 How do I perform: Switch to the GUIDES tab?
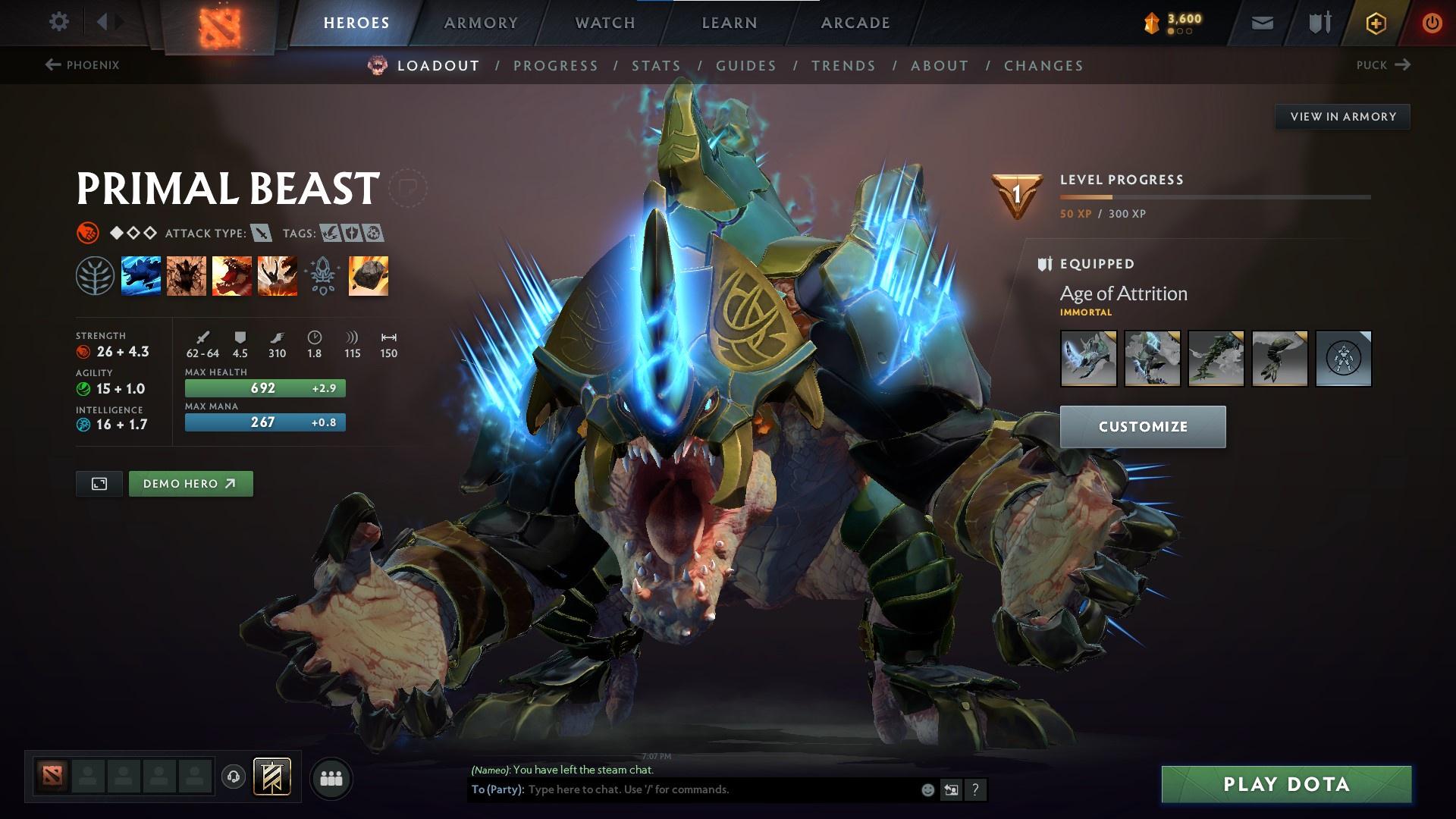[x=746, y=66]
